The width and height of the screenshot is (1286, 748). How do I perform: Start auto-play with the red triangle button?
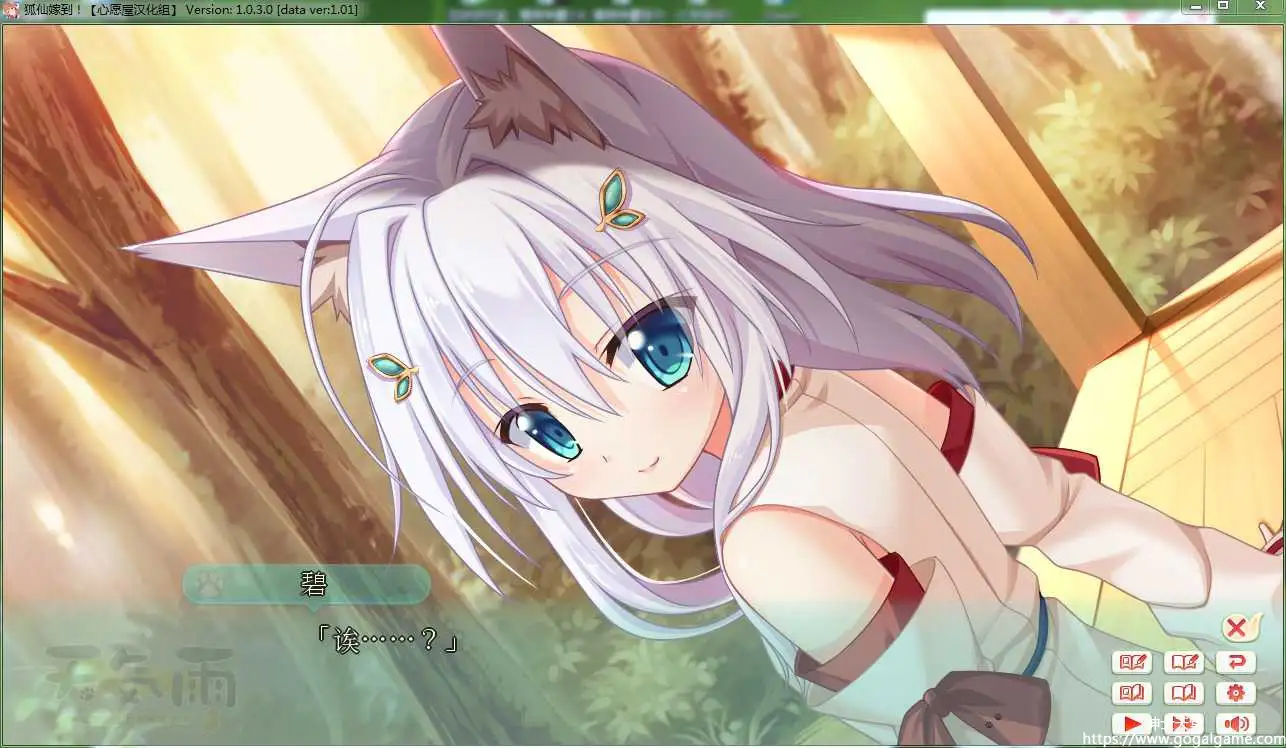1132,723
